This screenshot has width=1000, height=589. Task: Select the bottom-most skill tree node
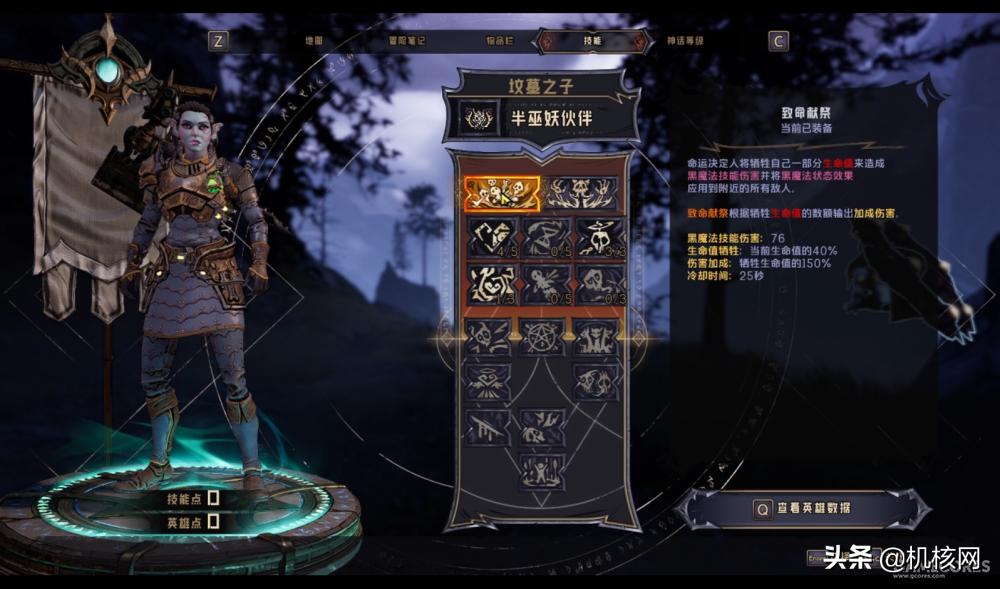pos(542,470)
